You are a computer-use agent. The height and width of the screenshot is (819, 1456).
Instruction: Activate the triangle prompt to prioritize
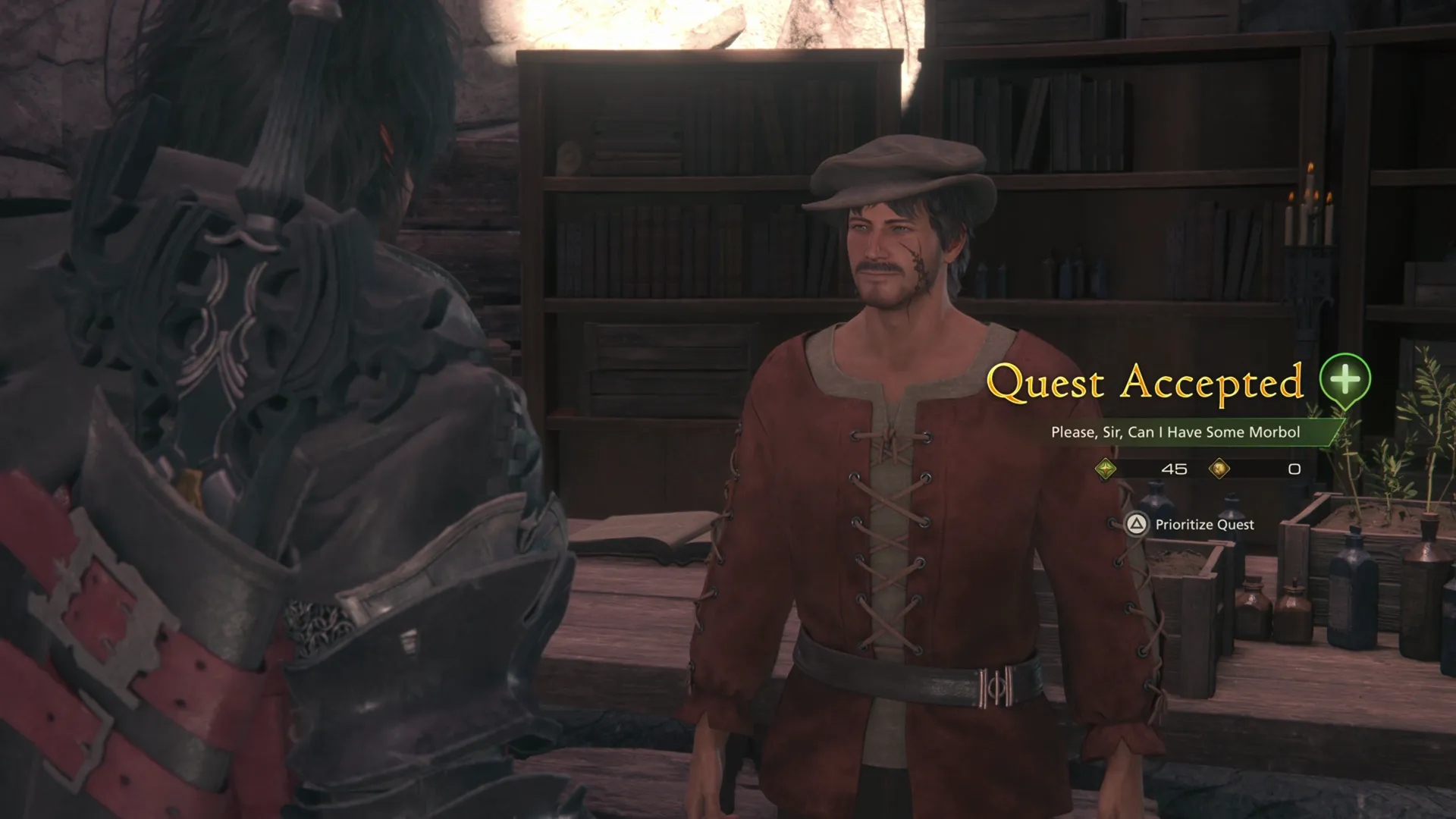tap(1135, 525)
